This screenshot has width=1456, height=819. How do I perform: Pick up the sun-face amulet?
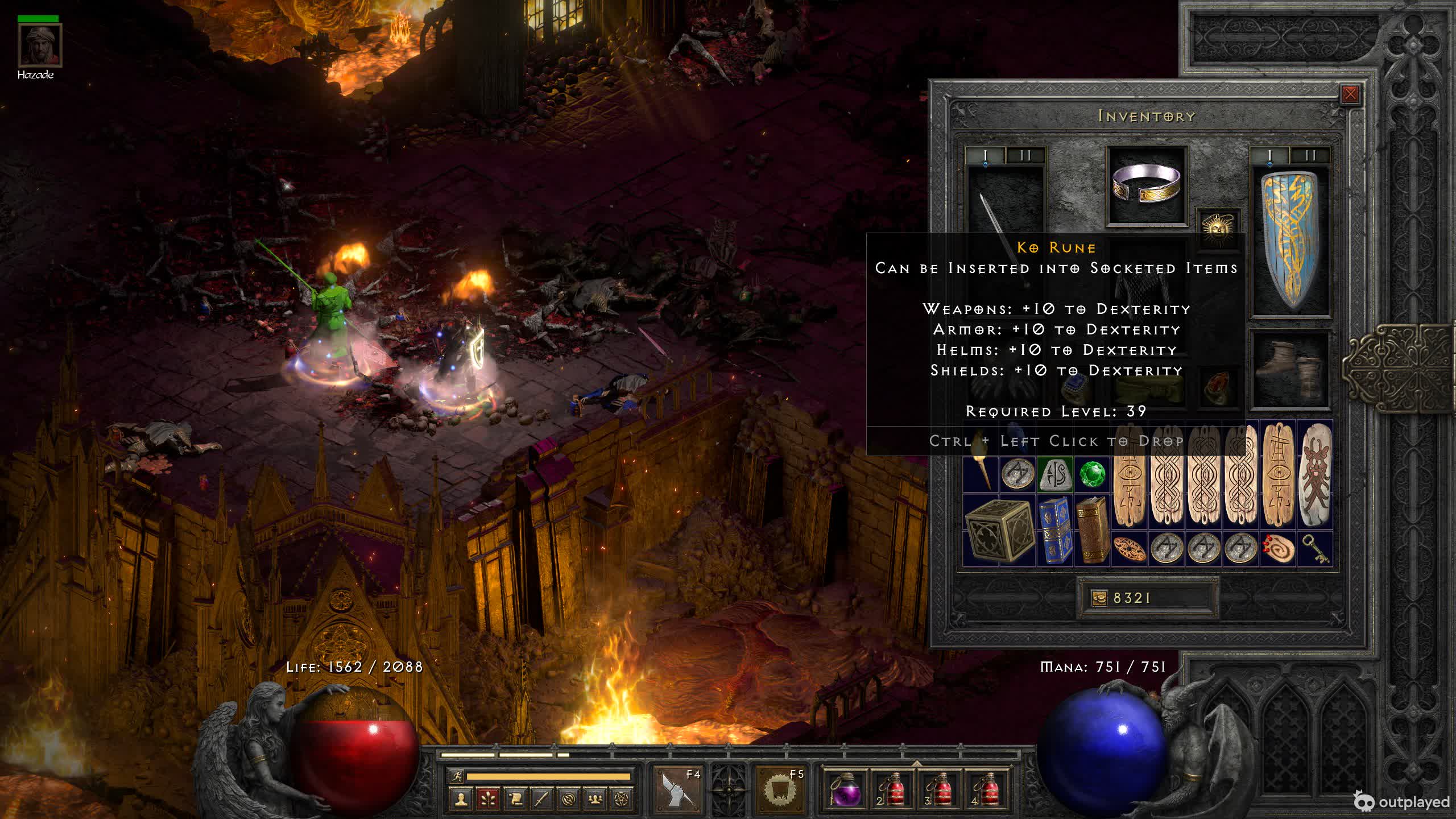point(1217,227)
